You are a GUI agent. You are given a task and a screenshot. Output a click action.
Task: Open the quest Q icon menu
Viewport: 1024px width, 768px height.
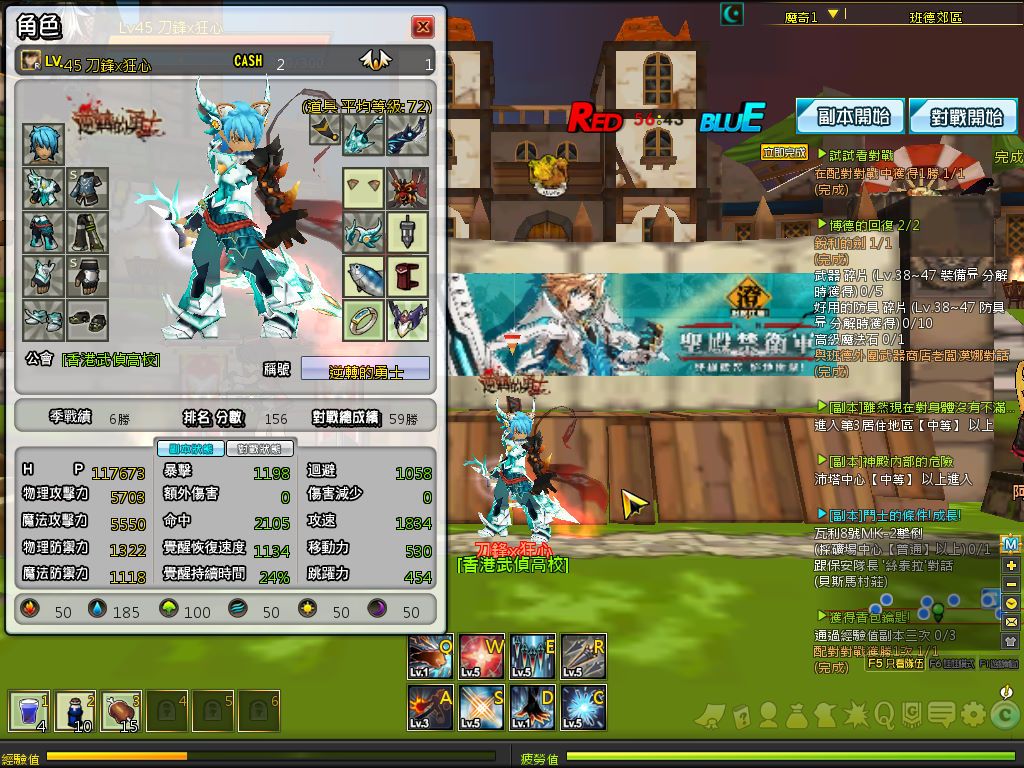(884, 714)
